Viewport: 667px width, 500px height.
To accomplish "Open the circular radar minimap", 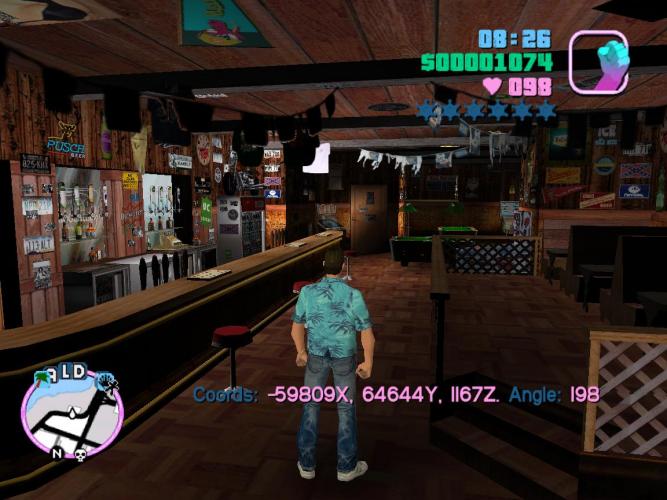I will [72, 412].
